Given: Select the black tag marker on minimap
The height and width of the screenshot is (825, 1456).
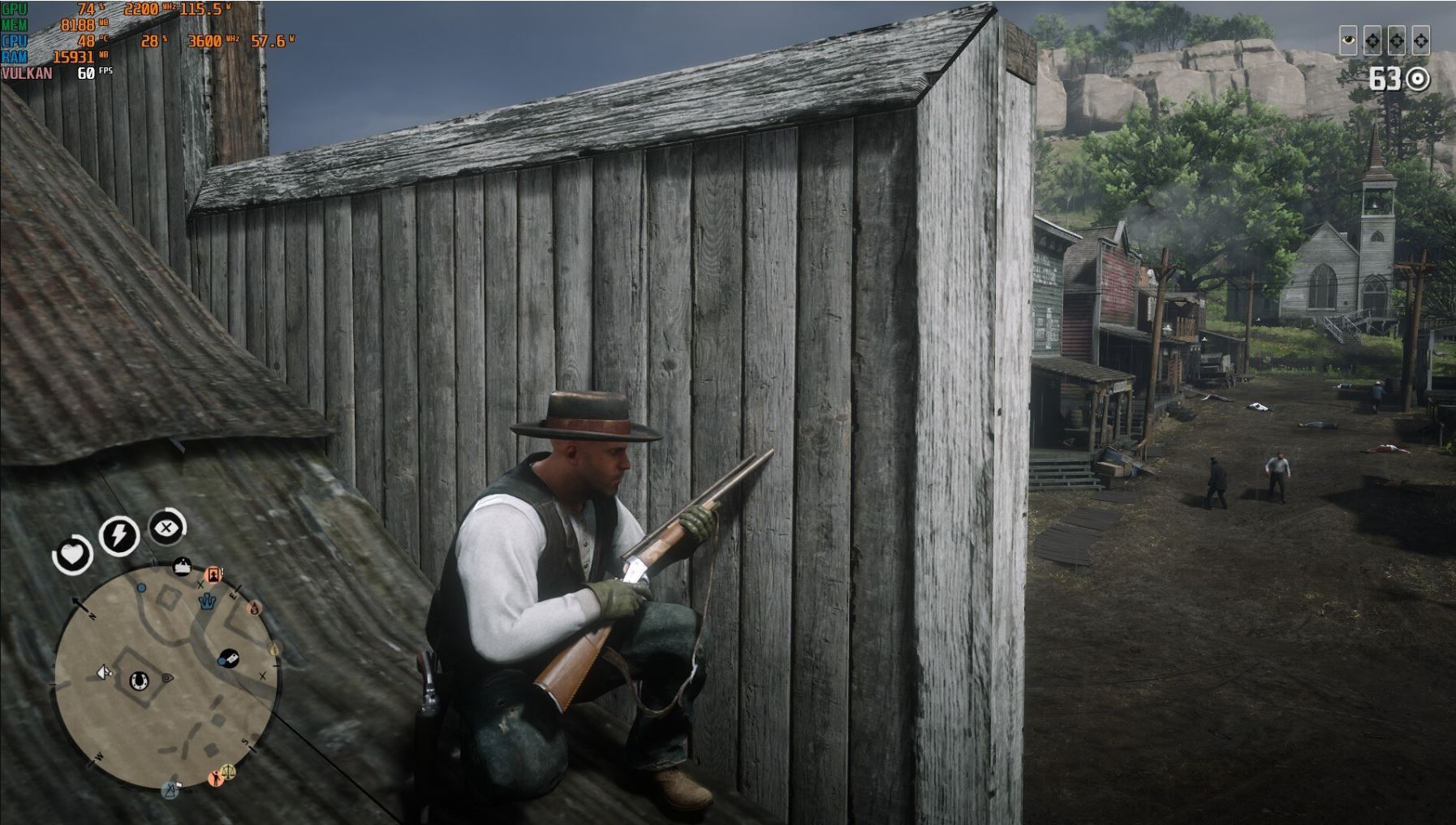Looking at the screenshot, I should [229, 658].
